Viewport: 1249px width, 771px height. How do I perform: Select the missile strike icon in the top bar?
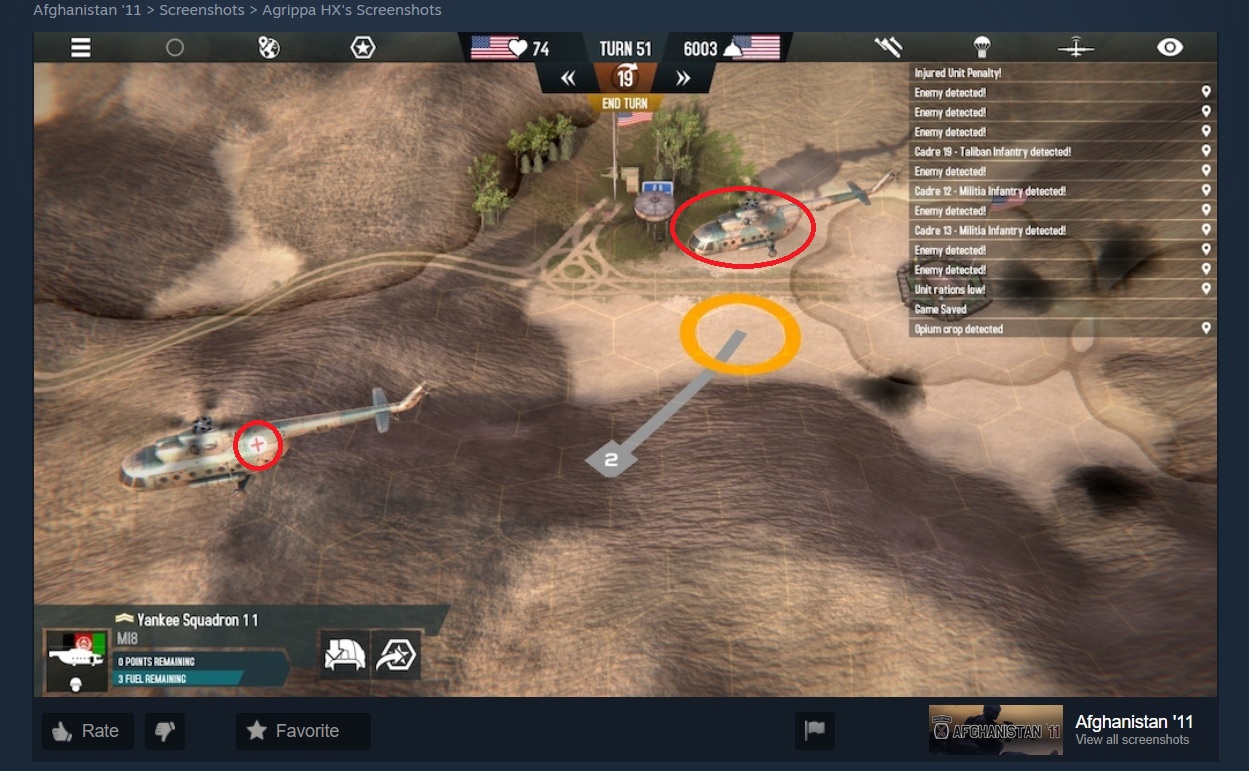click(x=888, y=47)
